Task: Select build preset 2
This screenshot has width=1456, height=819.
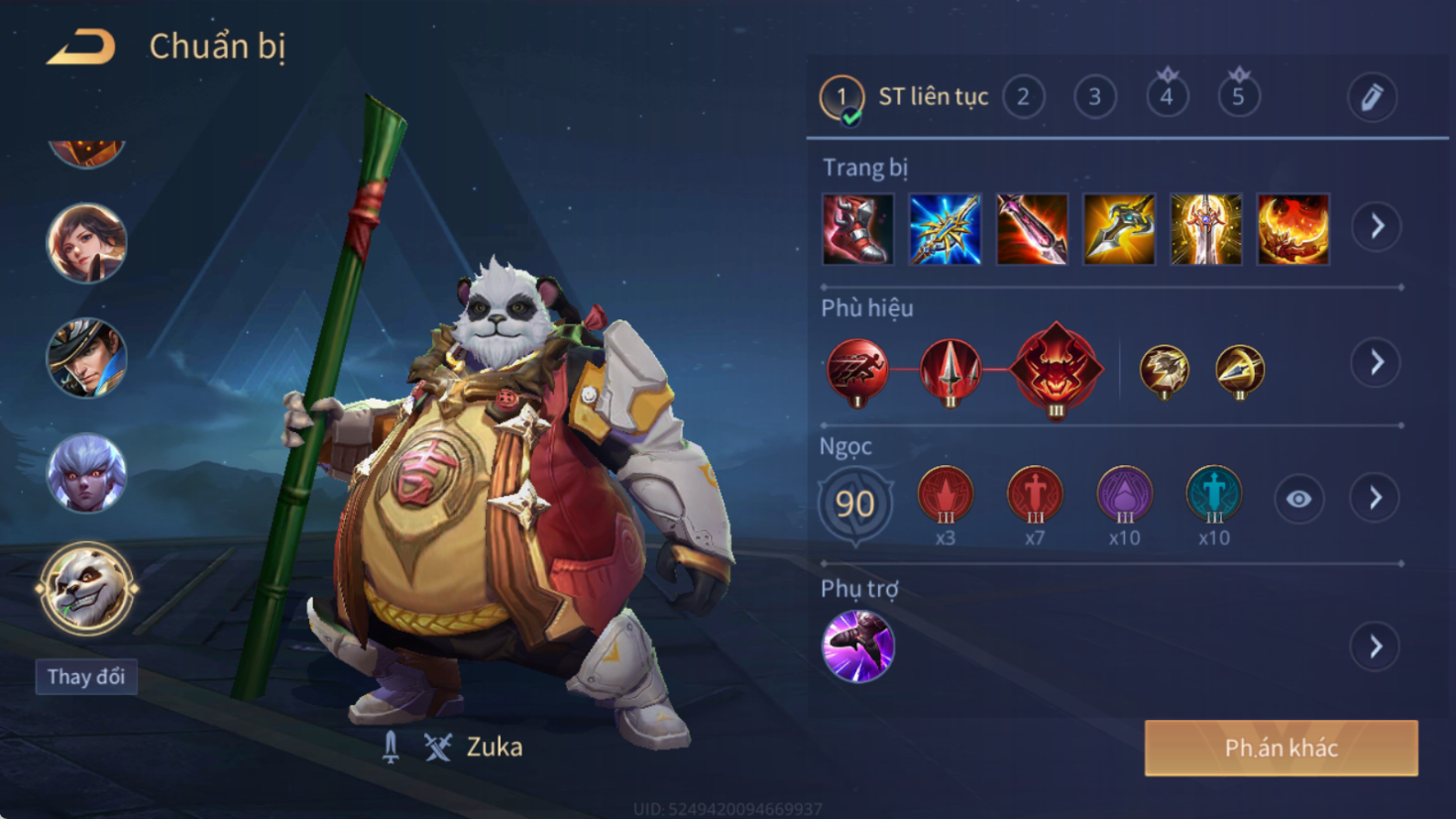Action: [x=1023, y=97]
